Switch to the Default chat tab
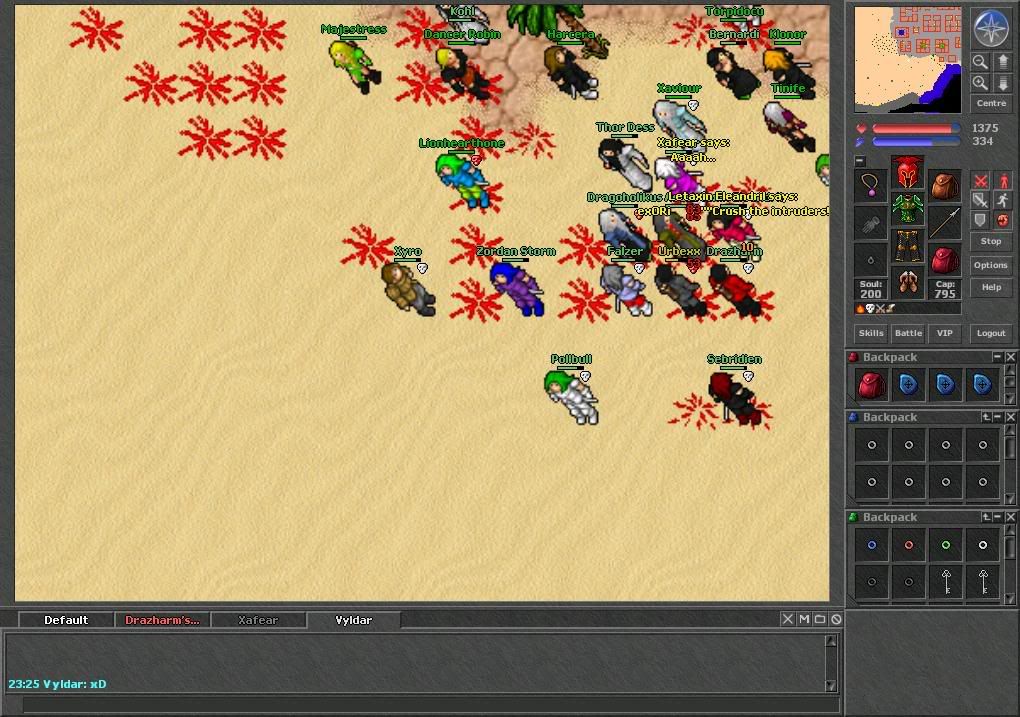 pyautogui.click(x=66, y=620)
